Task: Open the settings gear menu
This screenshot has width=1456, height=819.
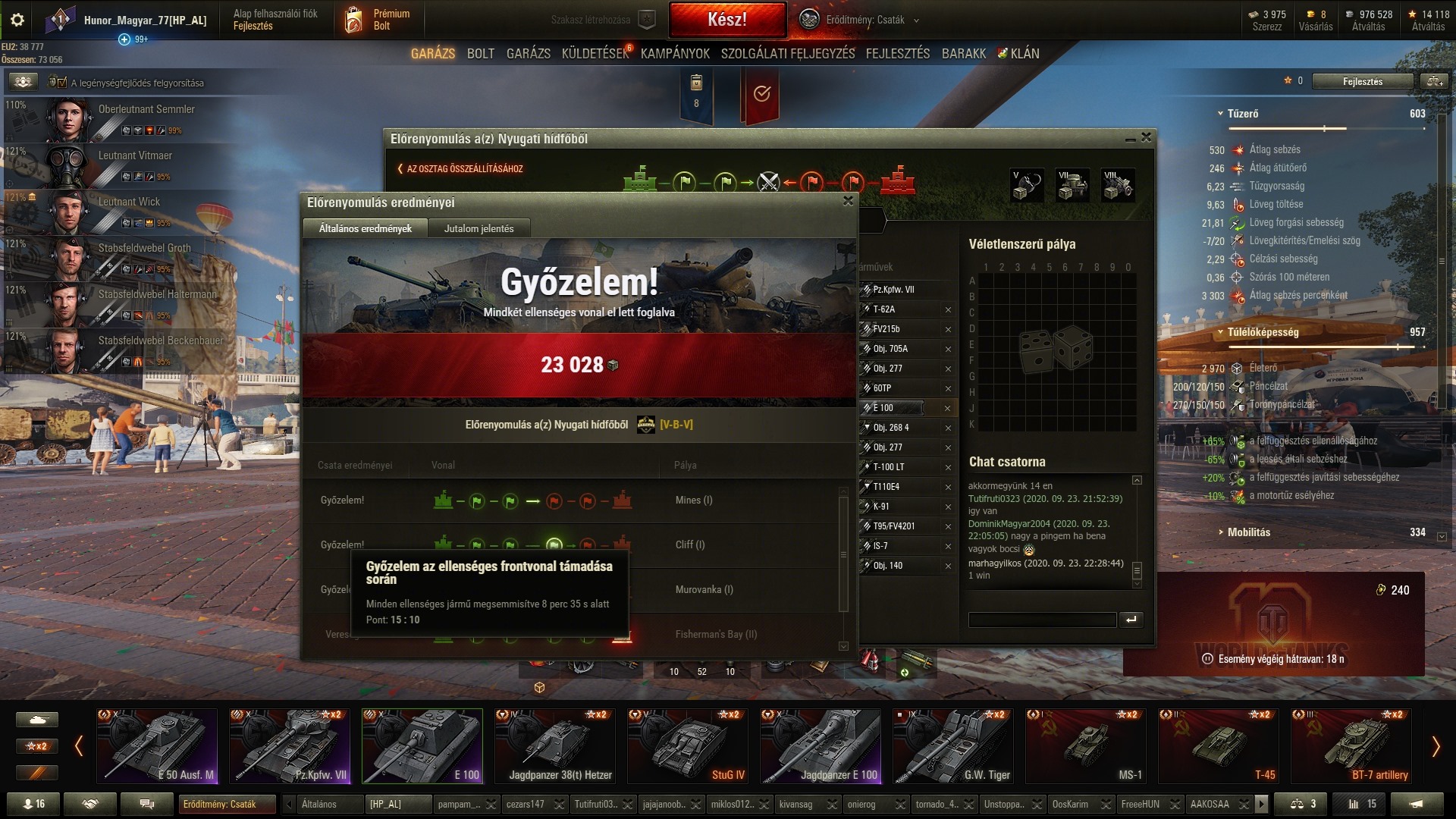Action: pyautogui.click(x=17, y=20)
